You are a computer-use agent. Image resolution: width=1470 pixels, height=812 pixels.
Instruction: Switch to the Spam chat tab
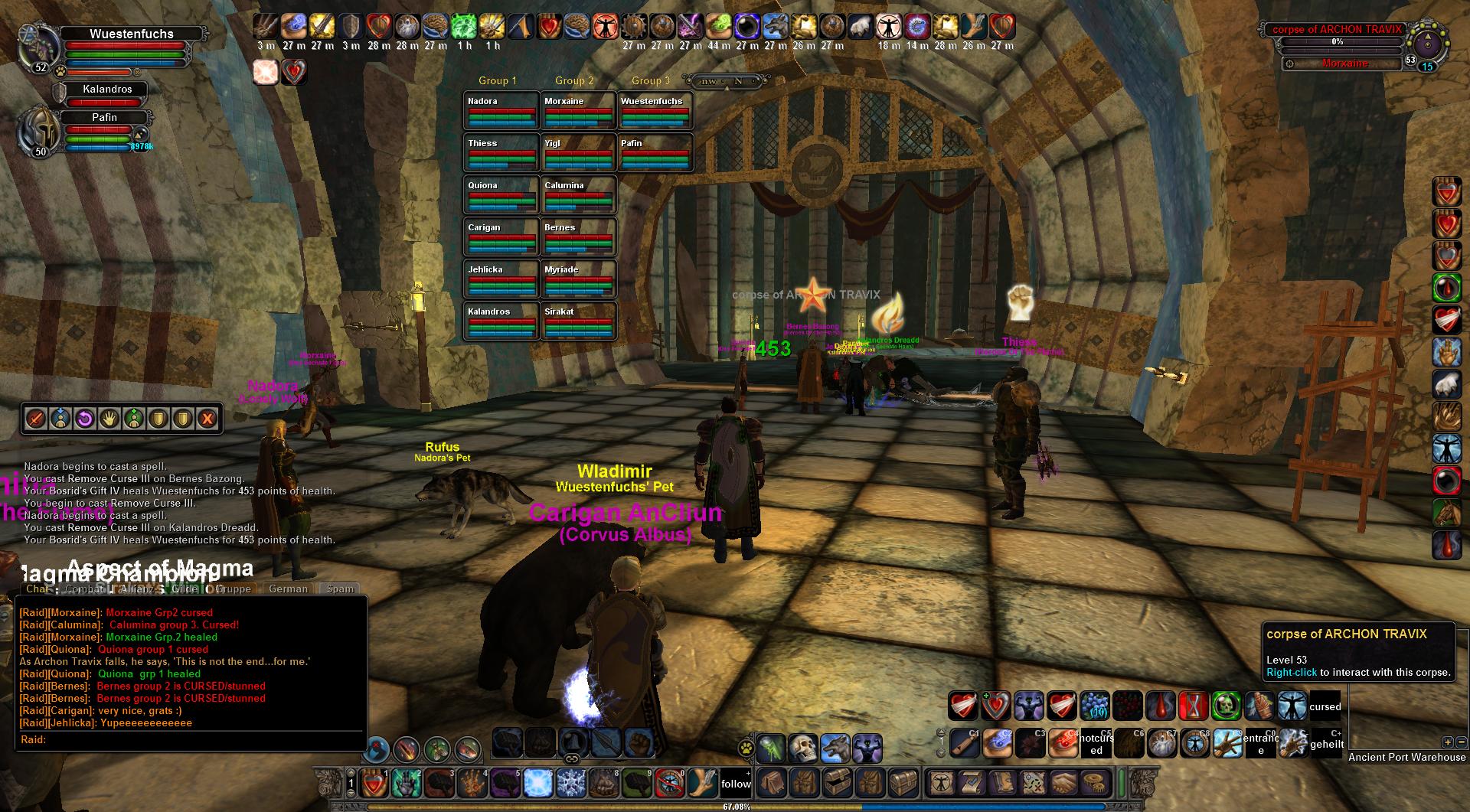(x=340, y=589)
